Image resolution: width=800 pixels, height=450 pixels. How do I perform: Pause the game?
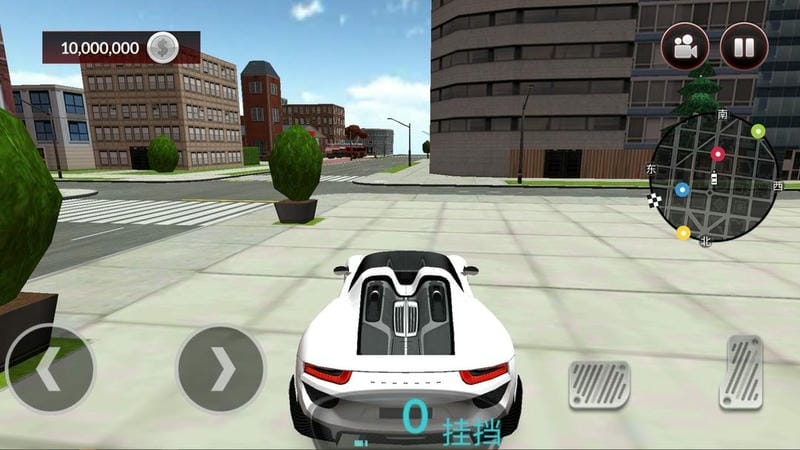pos(744,46)
